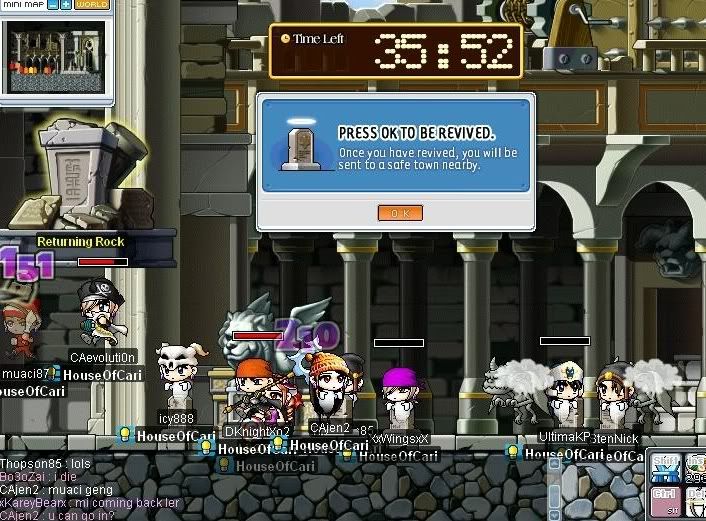Open the World map
The image size is (706, 521).
(92, 5)
